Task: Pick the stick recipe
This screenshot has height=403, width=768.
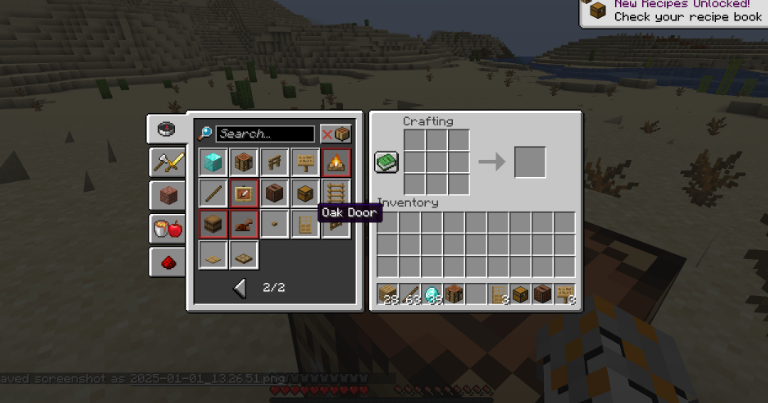Action: tap(213, 193)
